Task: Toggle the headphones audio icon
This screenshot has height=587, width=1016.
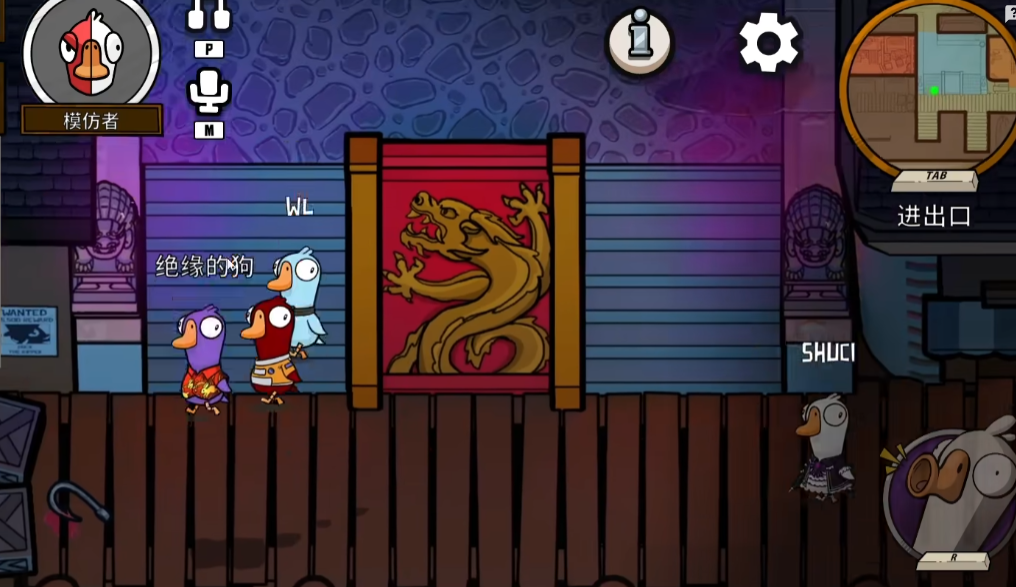Action: [x=209, y=14]
